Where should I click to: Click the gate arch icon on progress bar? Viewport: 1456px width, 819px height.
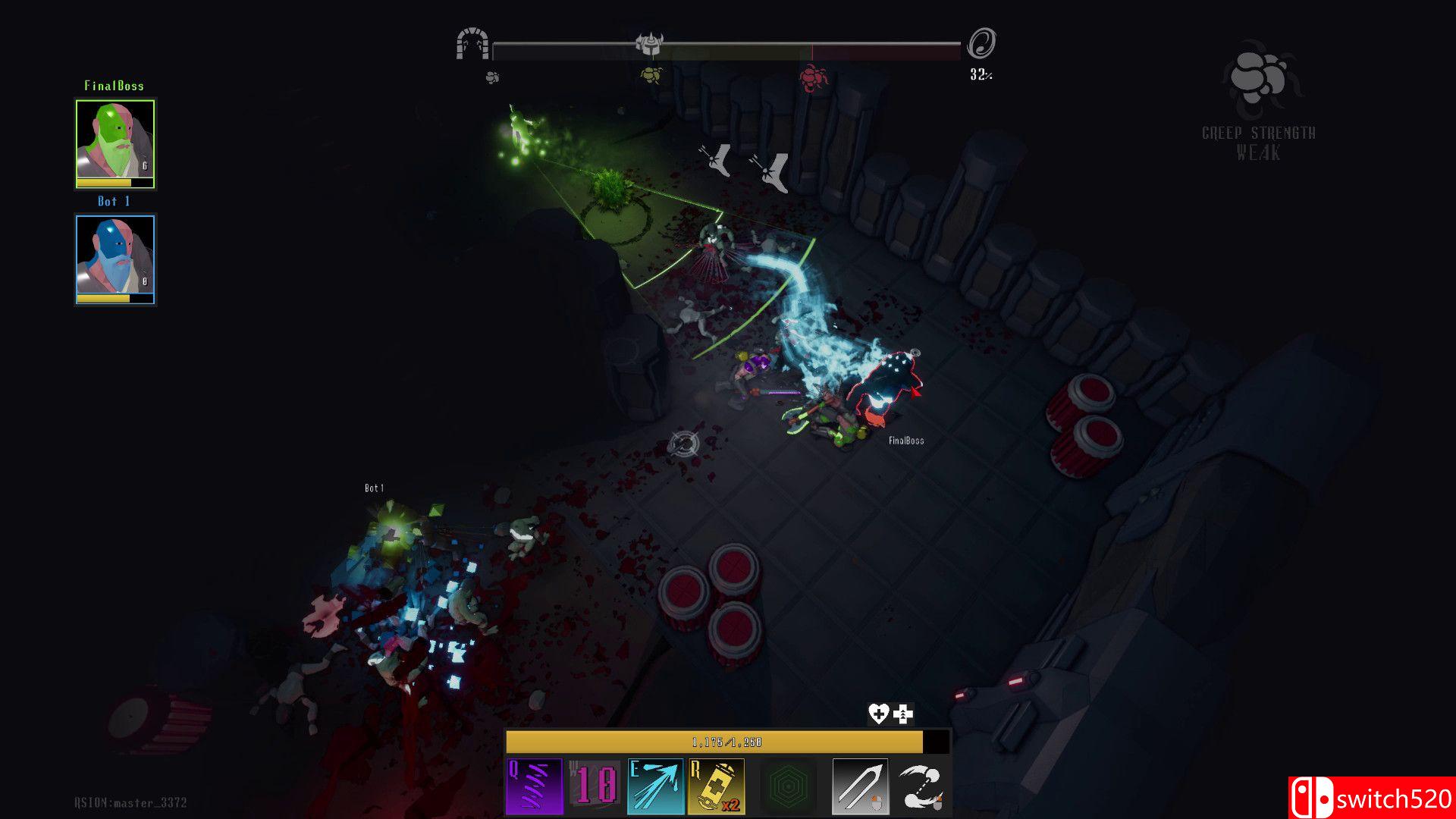(x=472, y=44)
